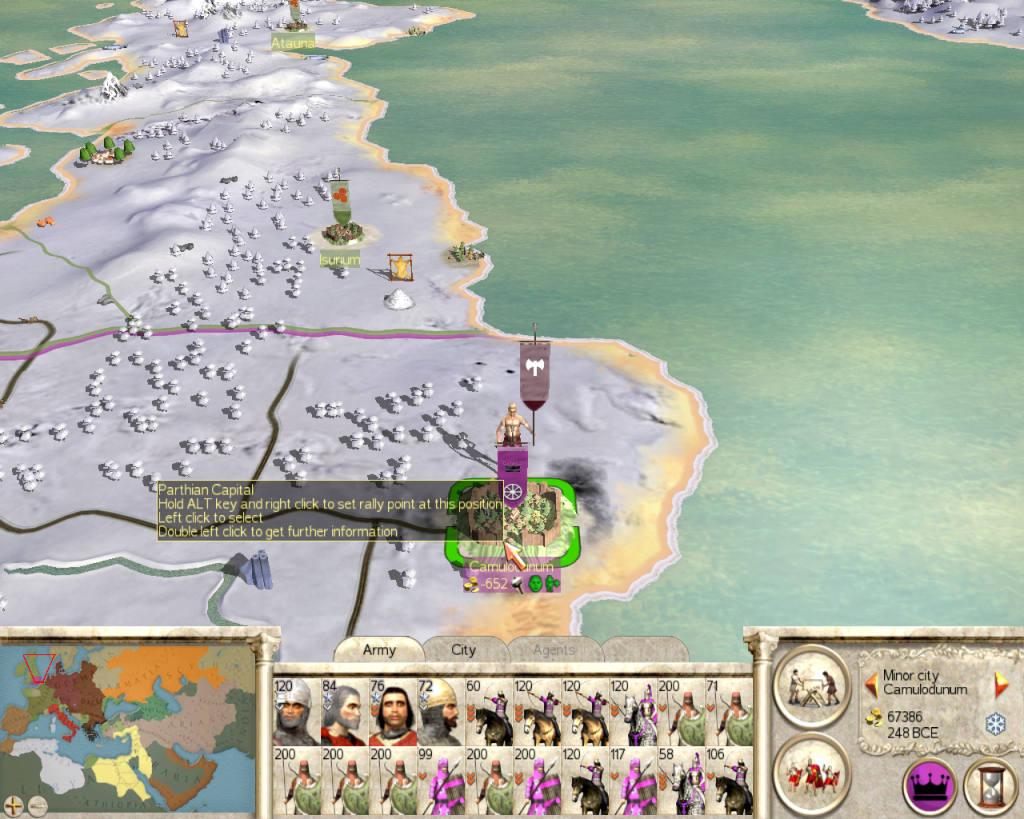Select the grey-bearded general card with 84 men

tap(344, 713)
